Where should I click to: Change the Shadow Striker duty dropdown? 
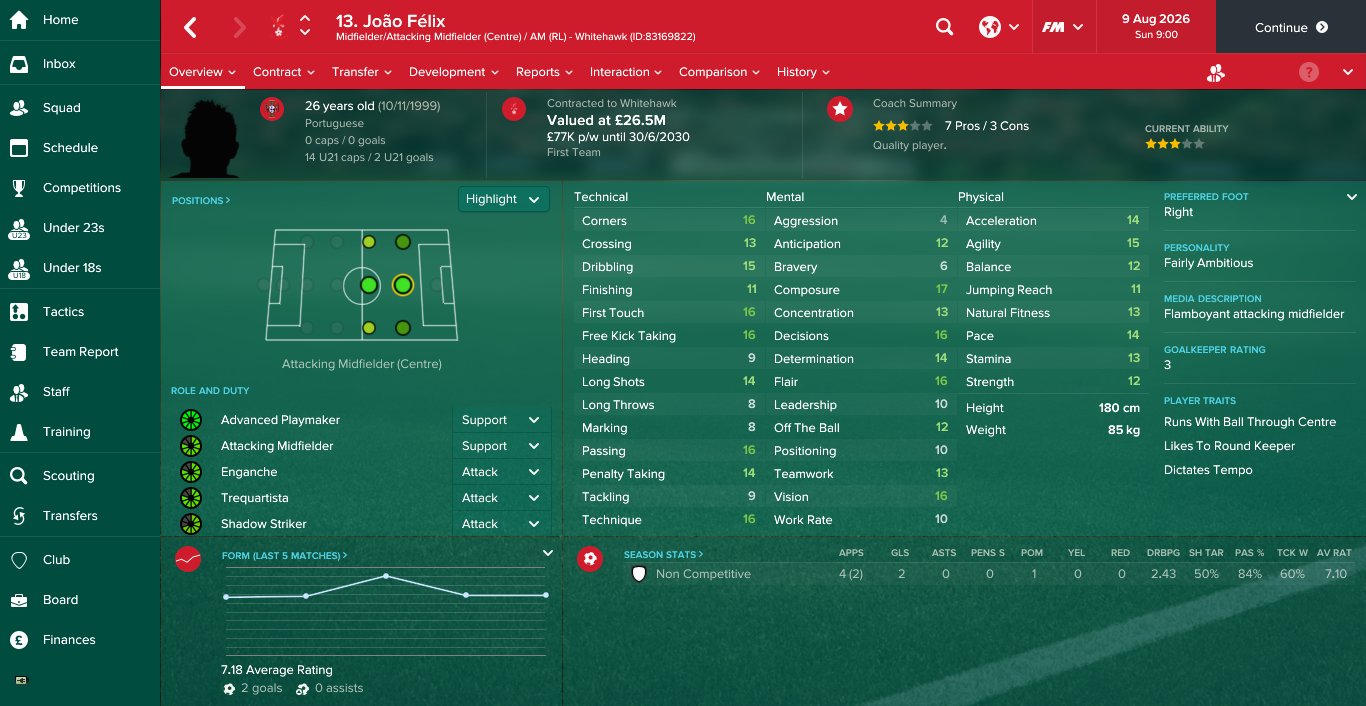pyautogui.click(x=501, y=524)
